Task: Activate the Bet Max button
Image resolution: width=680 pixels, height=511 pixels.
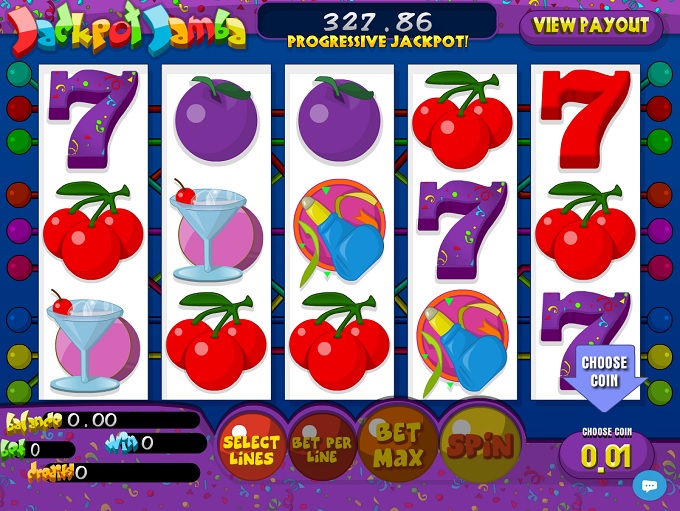Action: coord(399,446)
